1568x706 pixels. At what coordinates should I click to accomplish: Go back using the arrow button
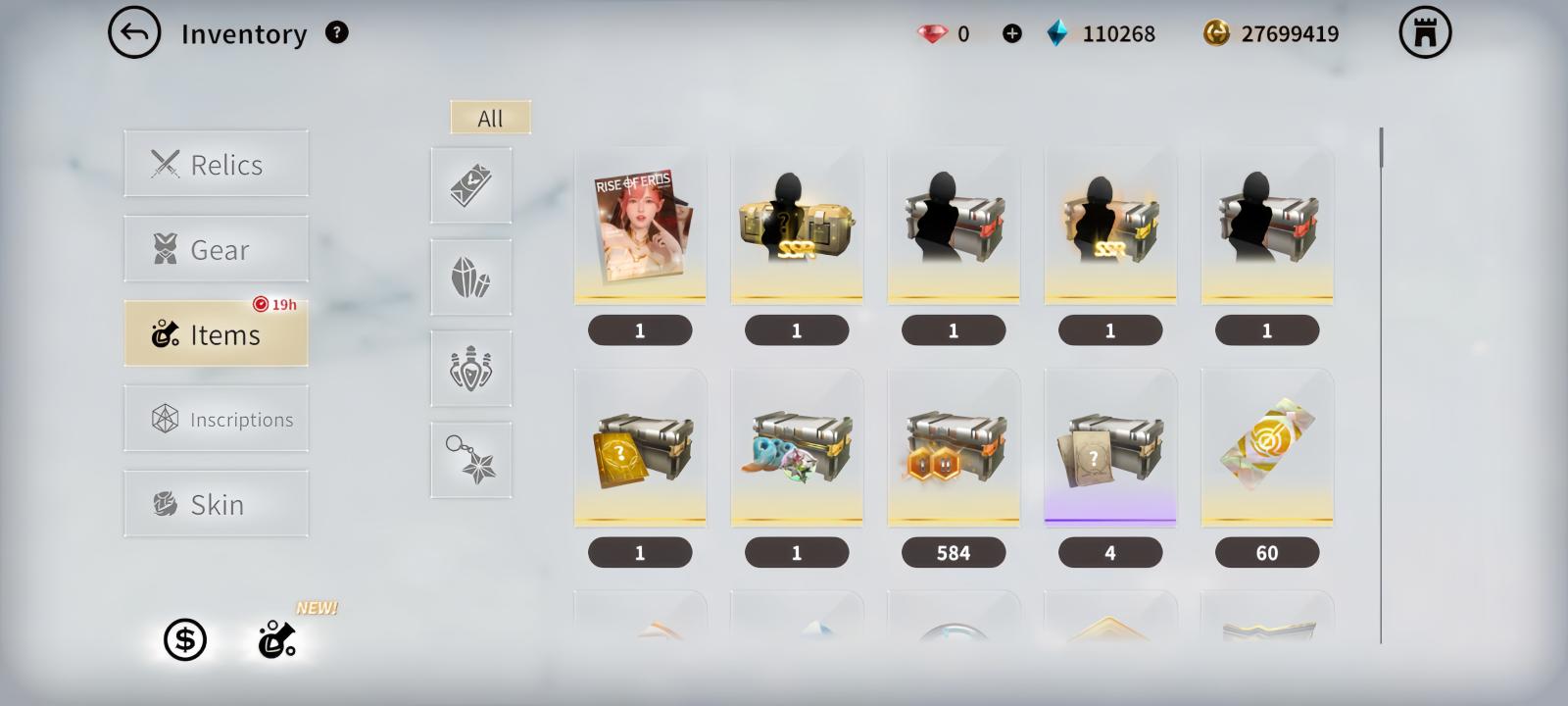(x=134, y=33)
